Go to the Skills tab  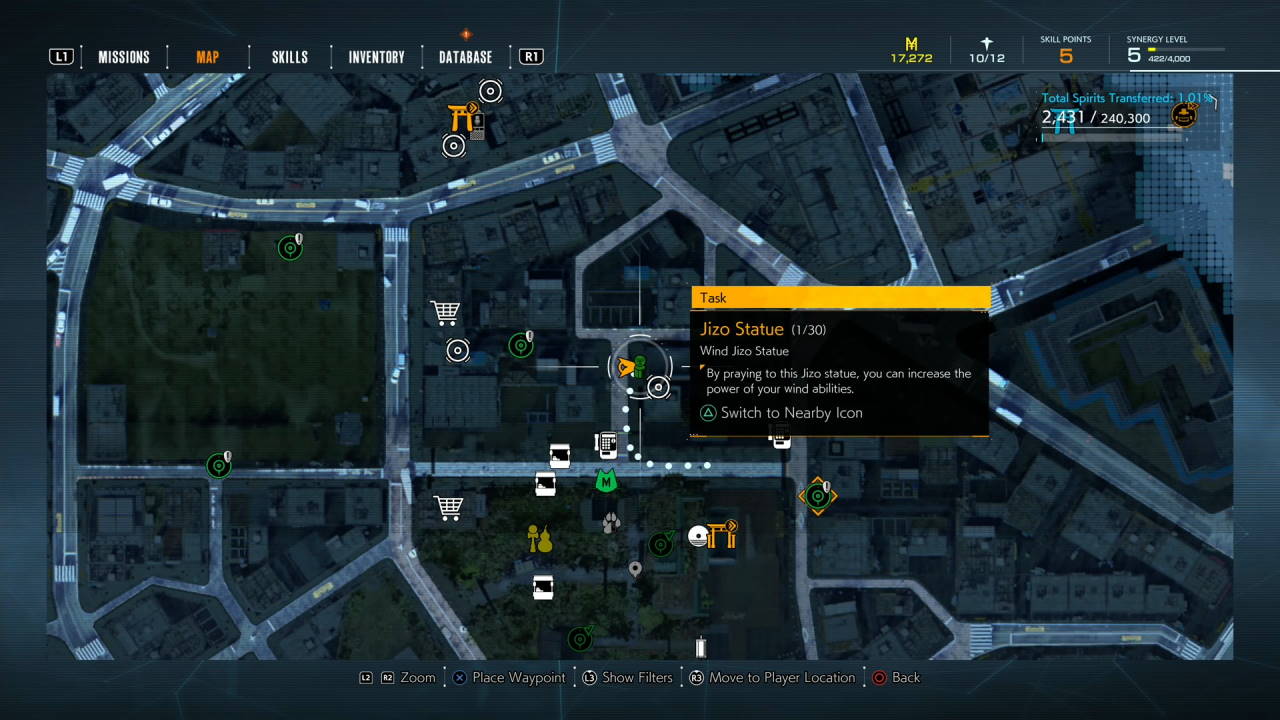(290, 57)
